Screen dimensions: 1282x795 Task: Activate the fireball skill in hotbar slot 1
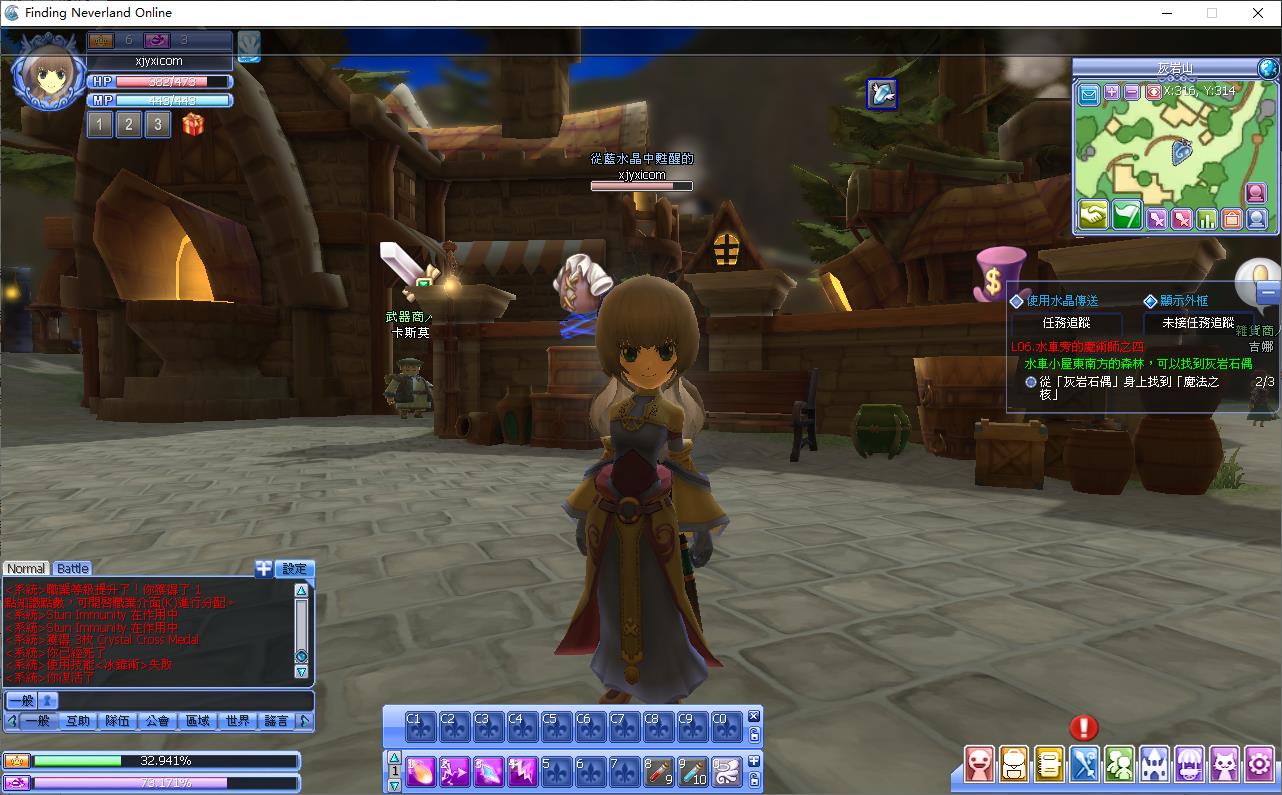(x=421, y=771)
